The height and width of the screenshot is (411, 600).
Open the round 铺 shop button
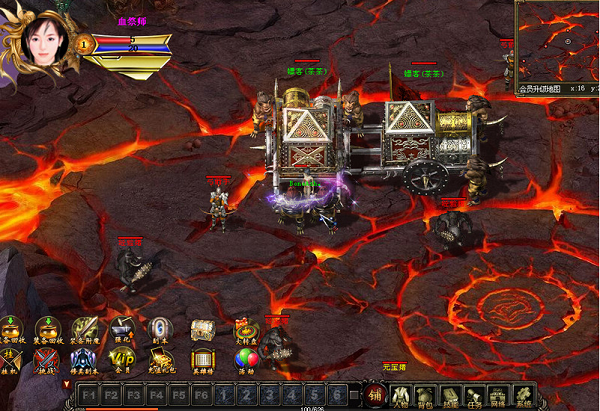point(372,395)
